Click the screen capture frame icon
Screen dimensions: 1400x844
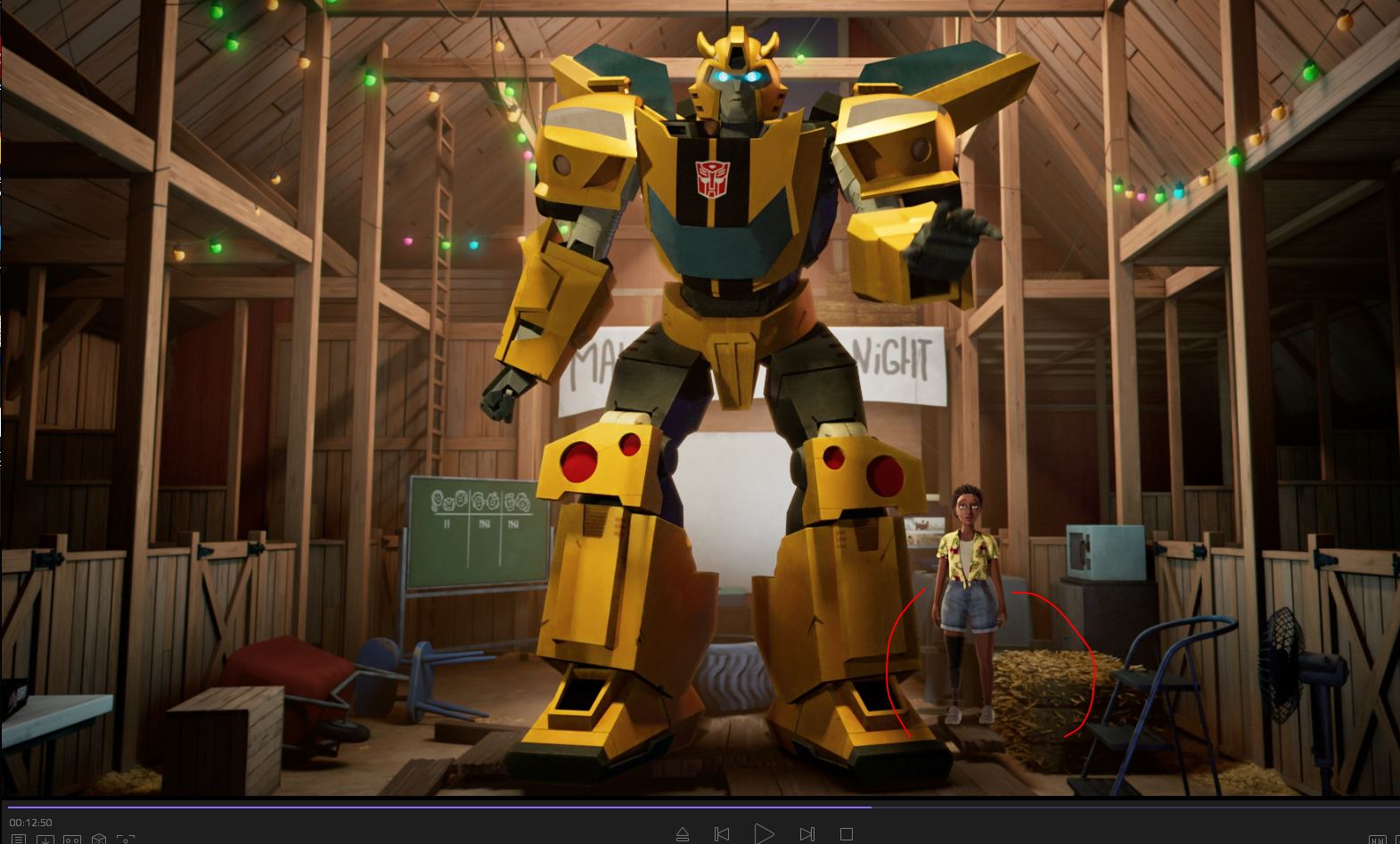pos(126,840)
